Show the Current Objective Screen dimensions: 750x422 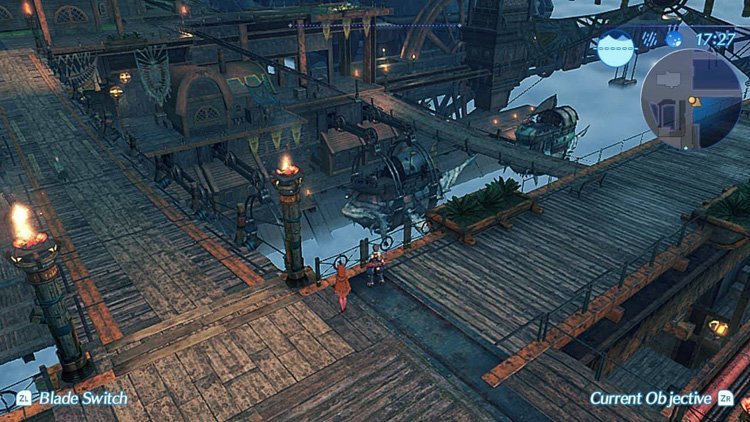click(650, 398)
